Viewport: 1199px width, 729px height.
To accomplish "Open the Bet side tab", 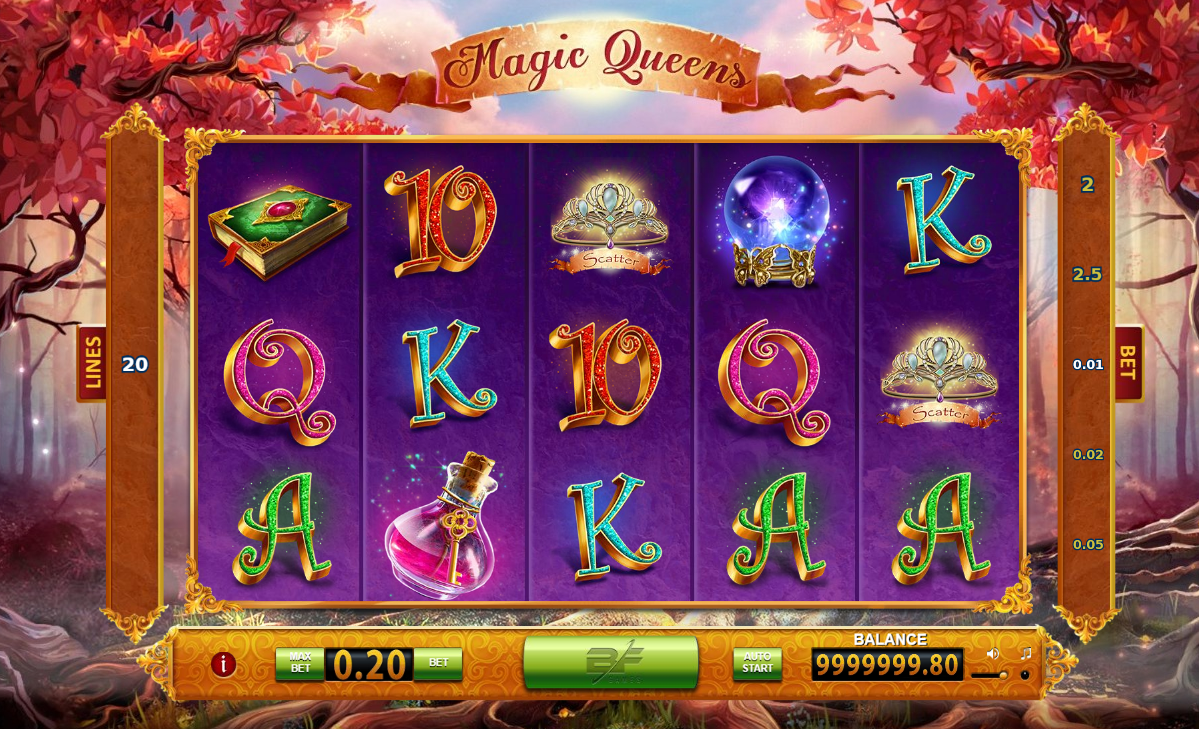I will pyautogui.click(x=1128, y=363).
